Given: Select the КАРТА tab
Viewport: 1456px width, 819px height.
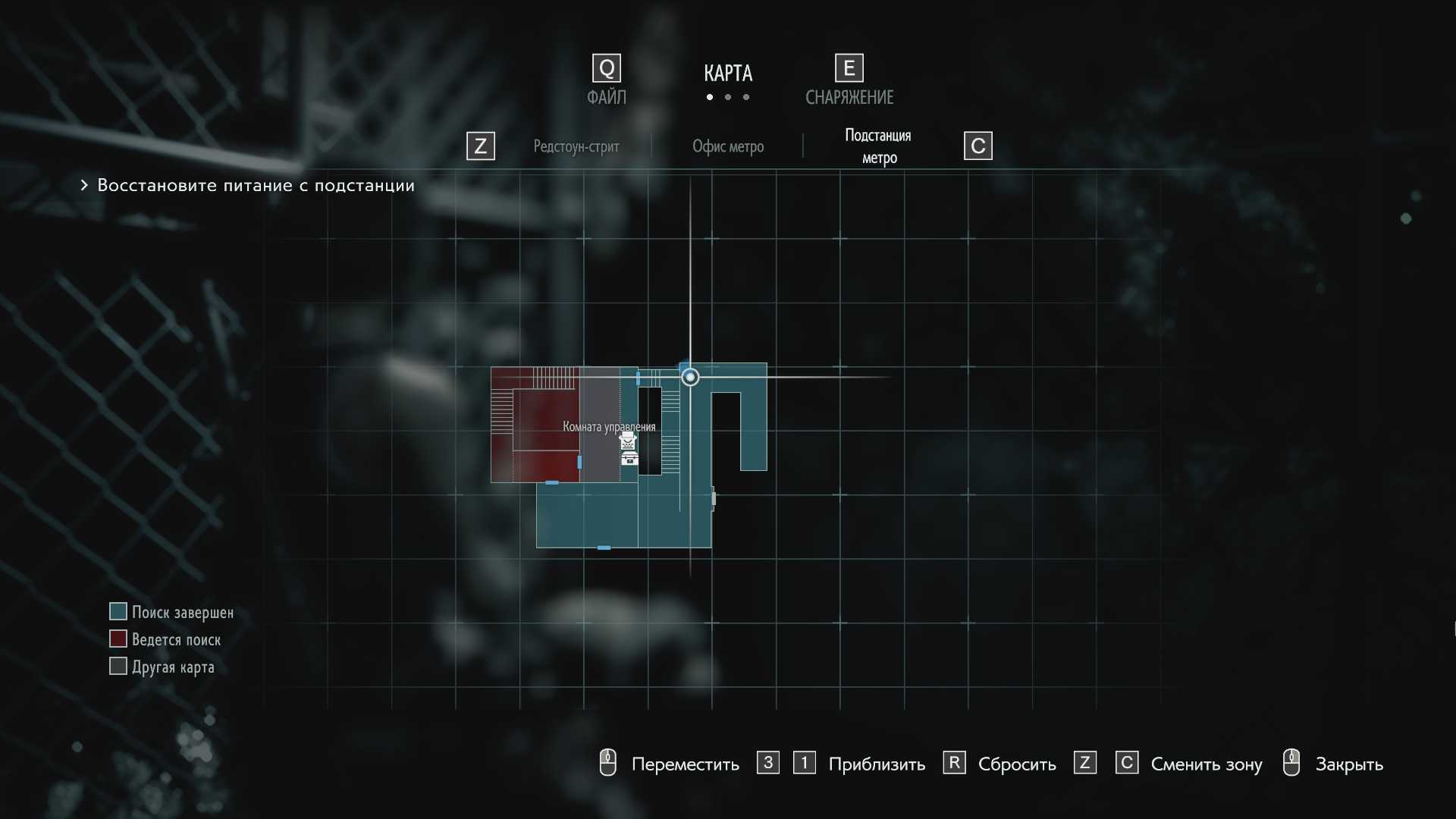Looking at the screenshot, I should click(x=727, y=74).
